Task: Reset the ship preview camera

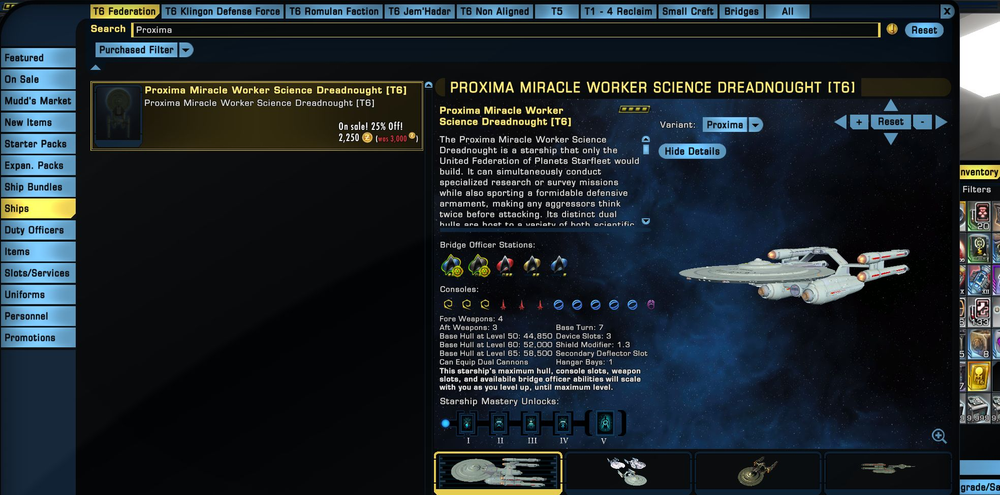Action: pyautogui.click(x=890, y=122)
